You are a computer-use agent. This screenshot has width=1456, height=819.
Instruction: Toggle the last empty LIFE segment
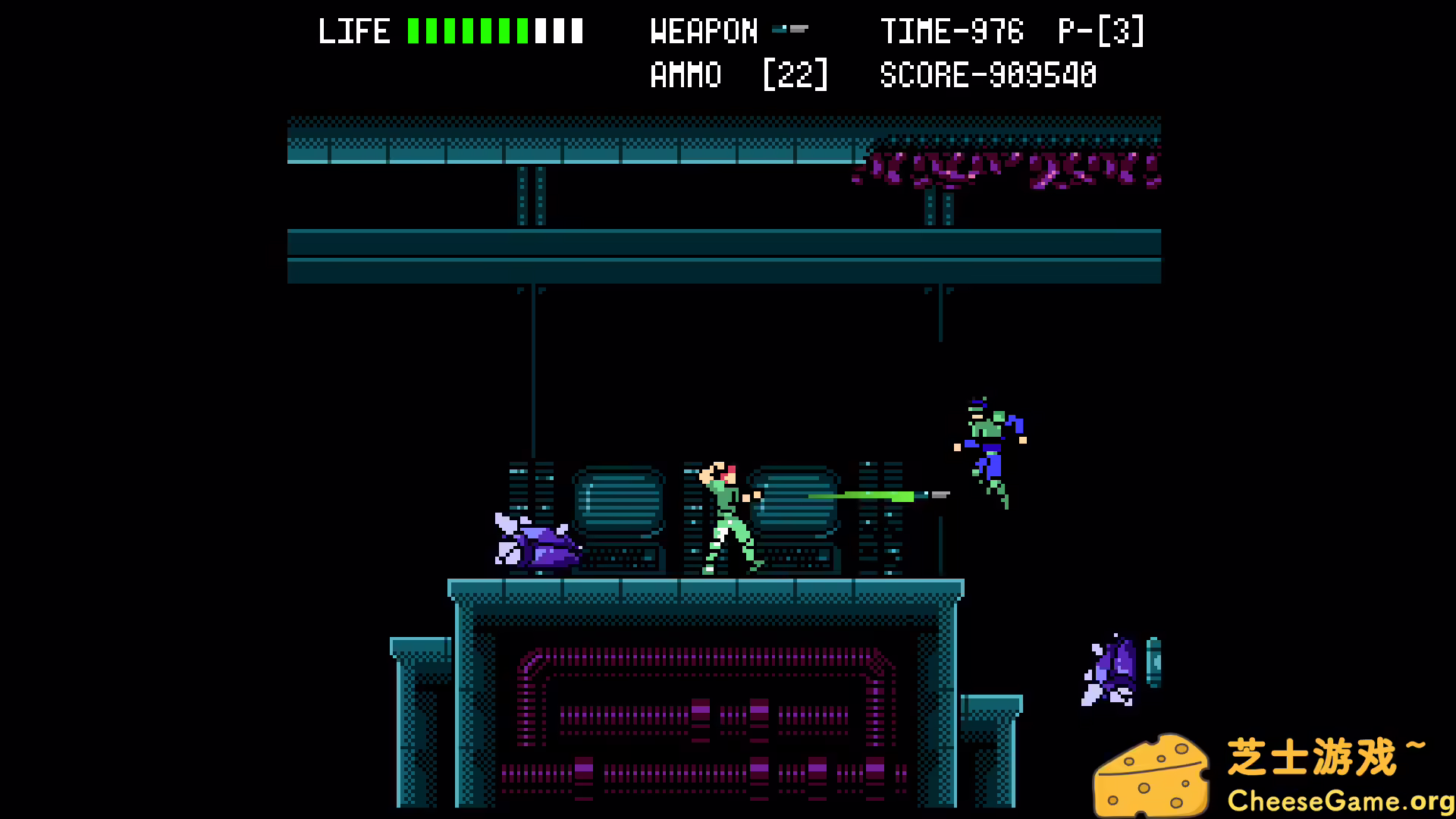(576, 30)
